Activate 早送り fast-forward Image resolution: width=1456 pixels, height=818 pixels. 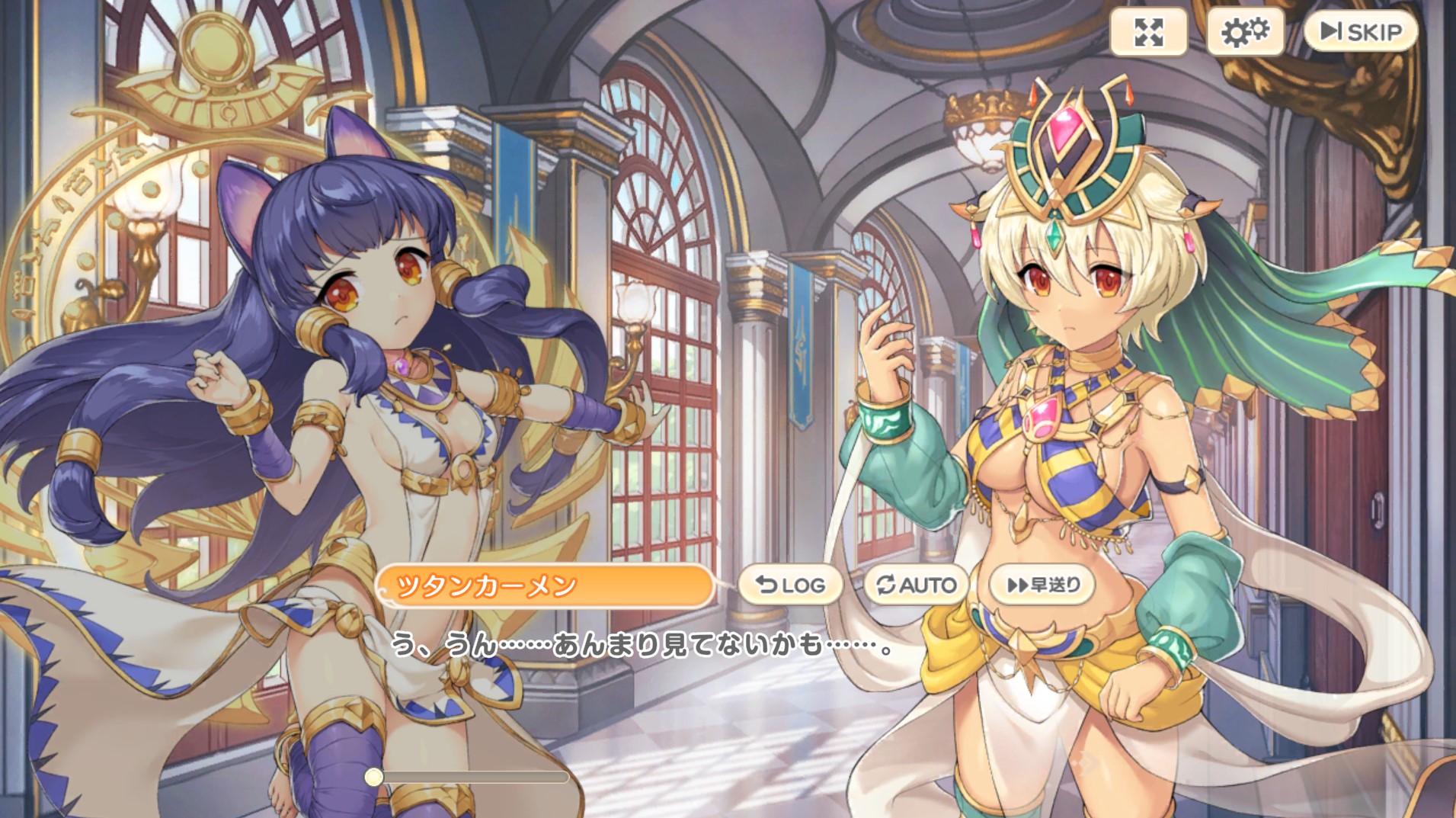pos(1042,585)
